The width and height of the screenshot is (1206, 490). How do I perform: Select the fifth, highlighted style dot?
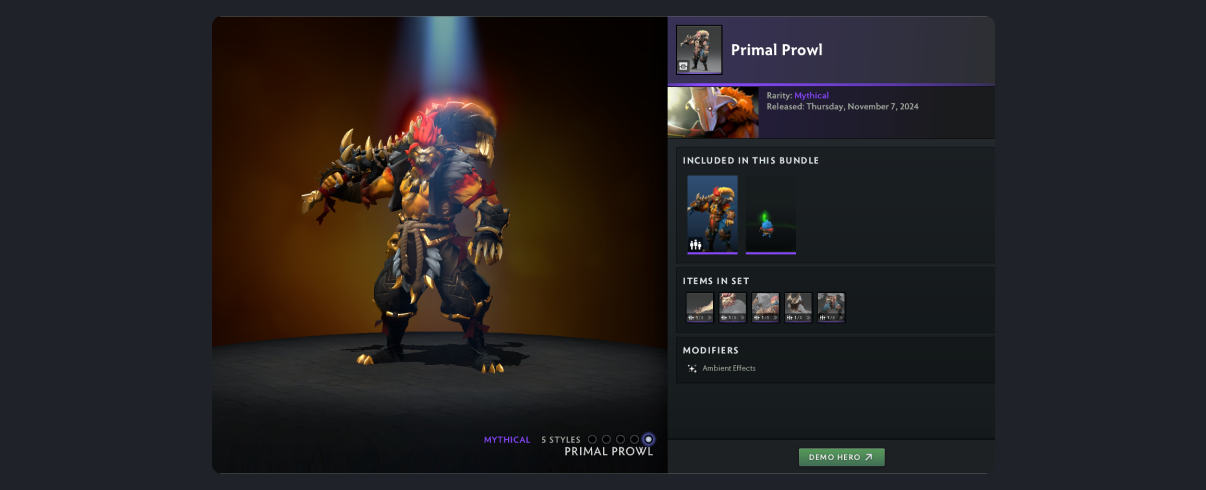[649, 439]
